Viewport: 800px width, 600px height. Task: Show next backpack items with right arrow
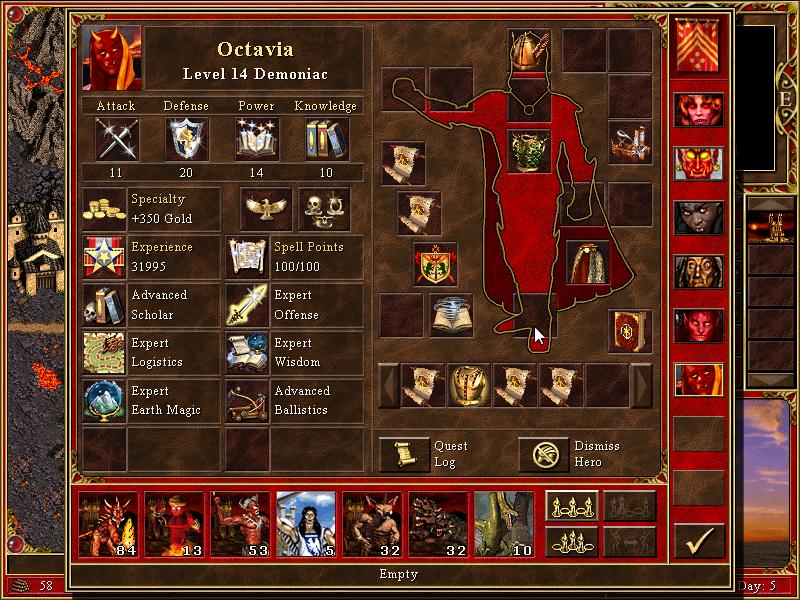point(641,385)
